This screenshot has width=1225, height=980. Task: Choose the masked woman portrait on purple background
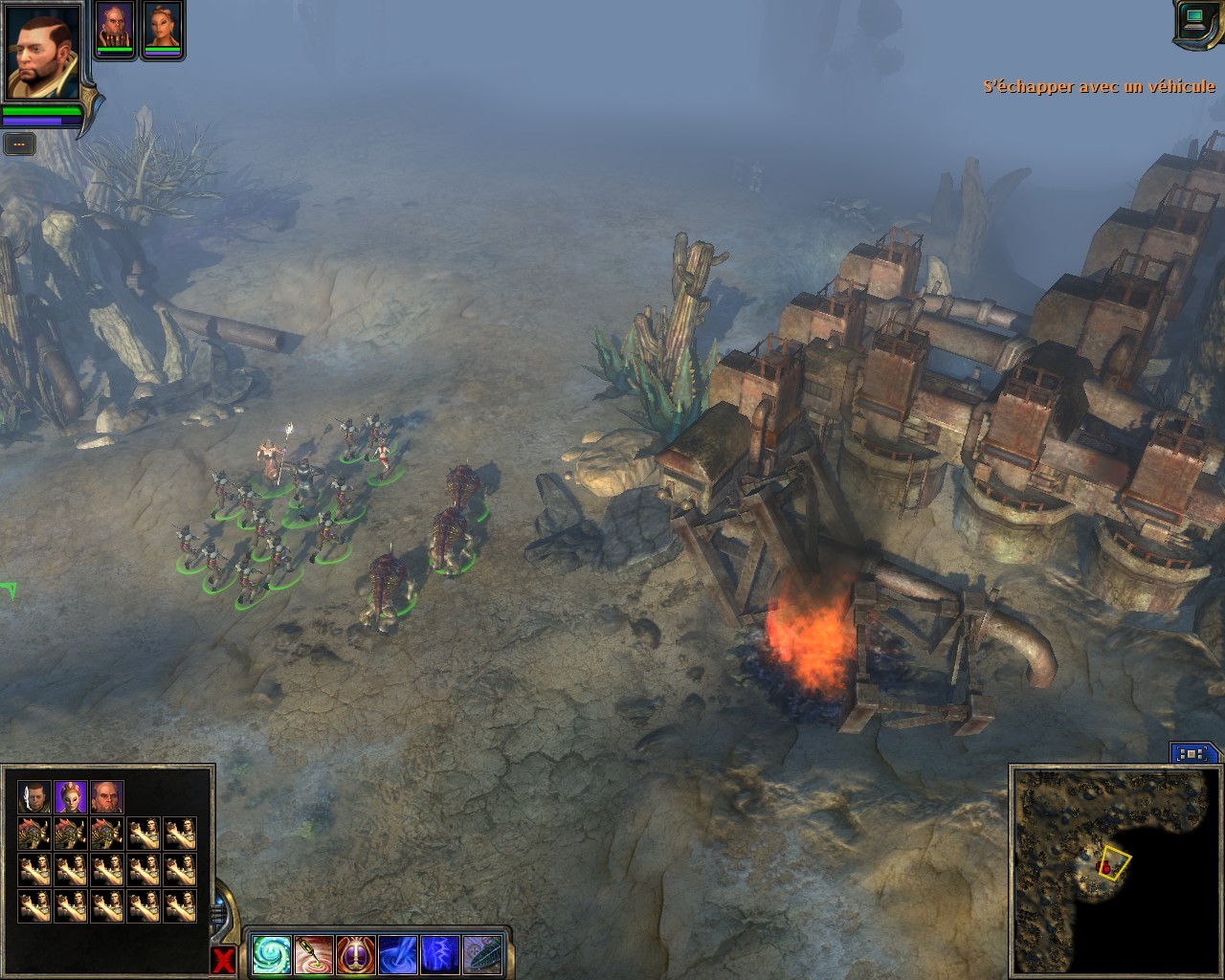click(71, 797)
